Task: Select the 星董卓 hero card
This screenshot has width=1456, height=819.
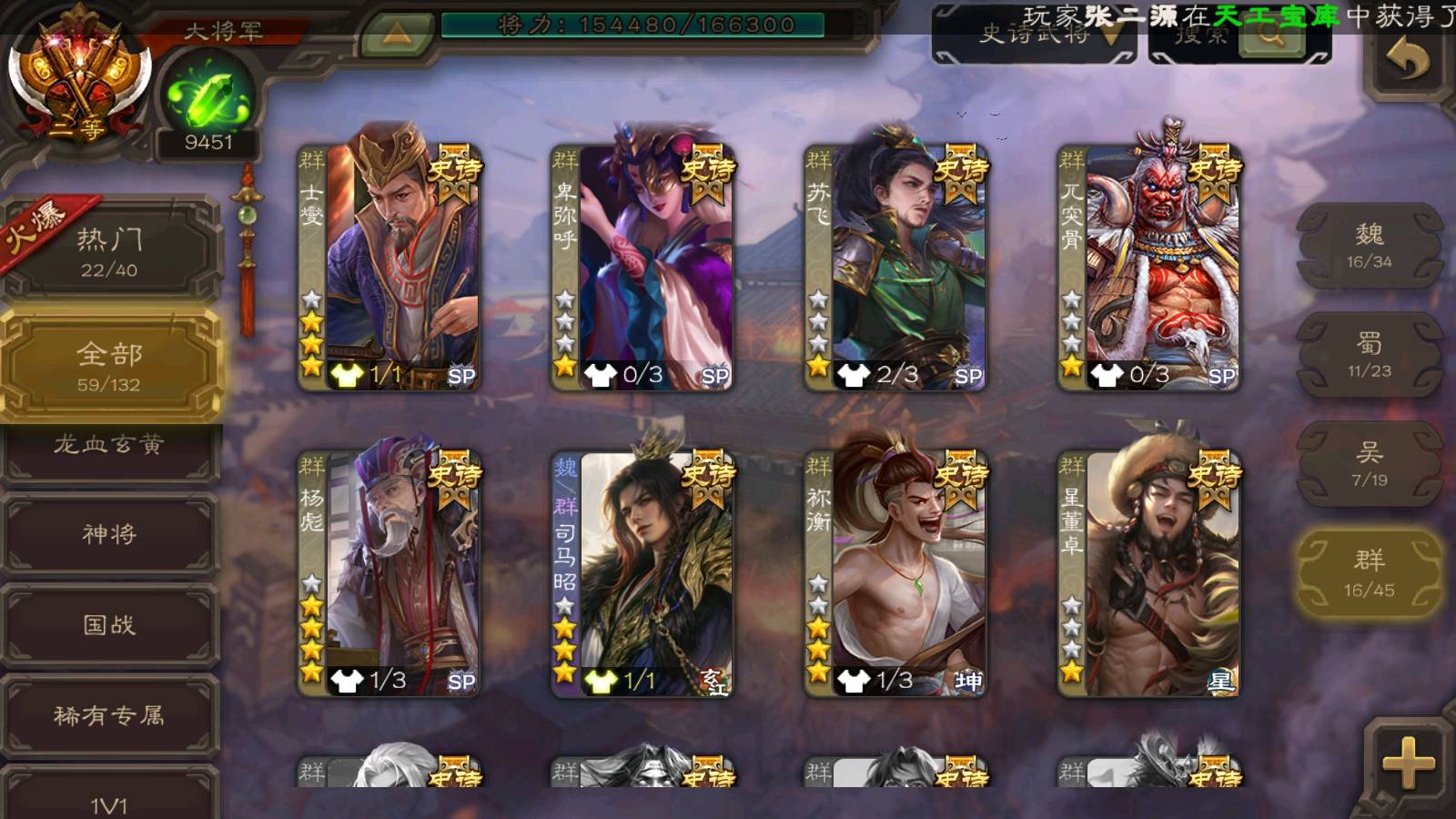Action: click(1149, 573)
